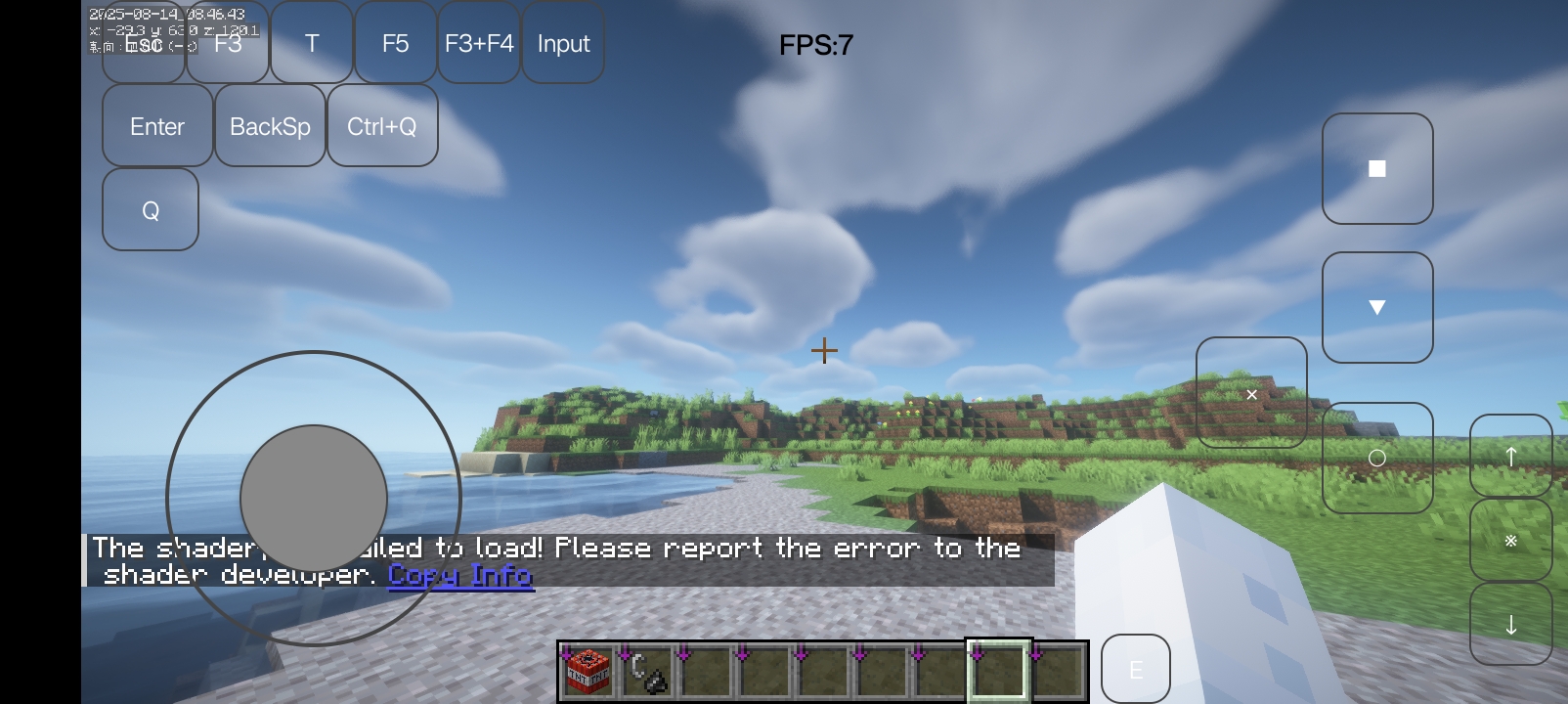The height and width of the screenshot is (704, 1568).
Task: Open the pause menu with Esc
Action: coord(143,43)
